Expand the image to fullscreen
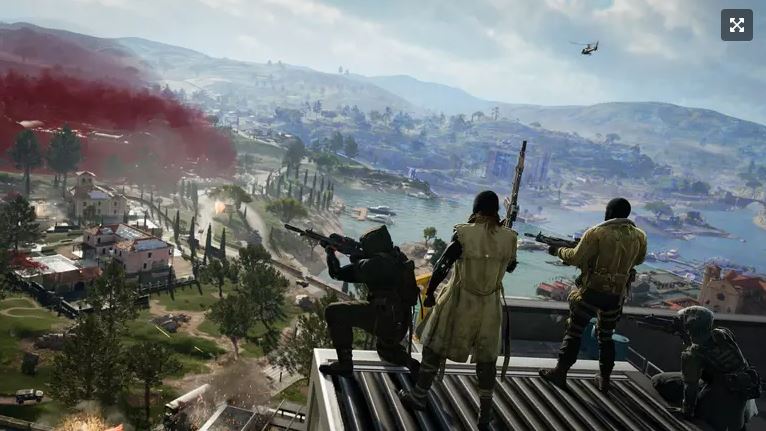The height and width of the screenshot is (431, 766). pos(736,25)
